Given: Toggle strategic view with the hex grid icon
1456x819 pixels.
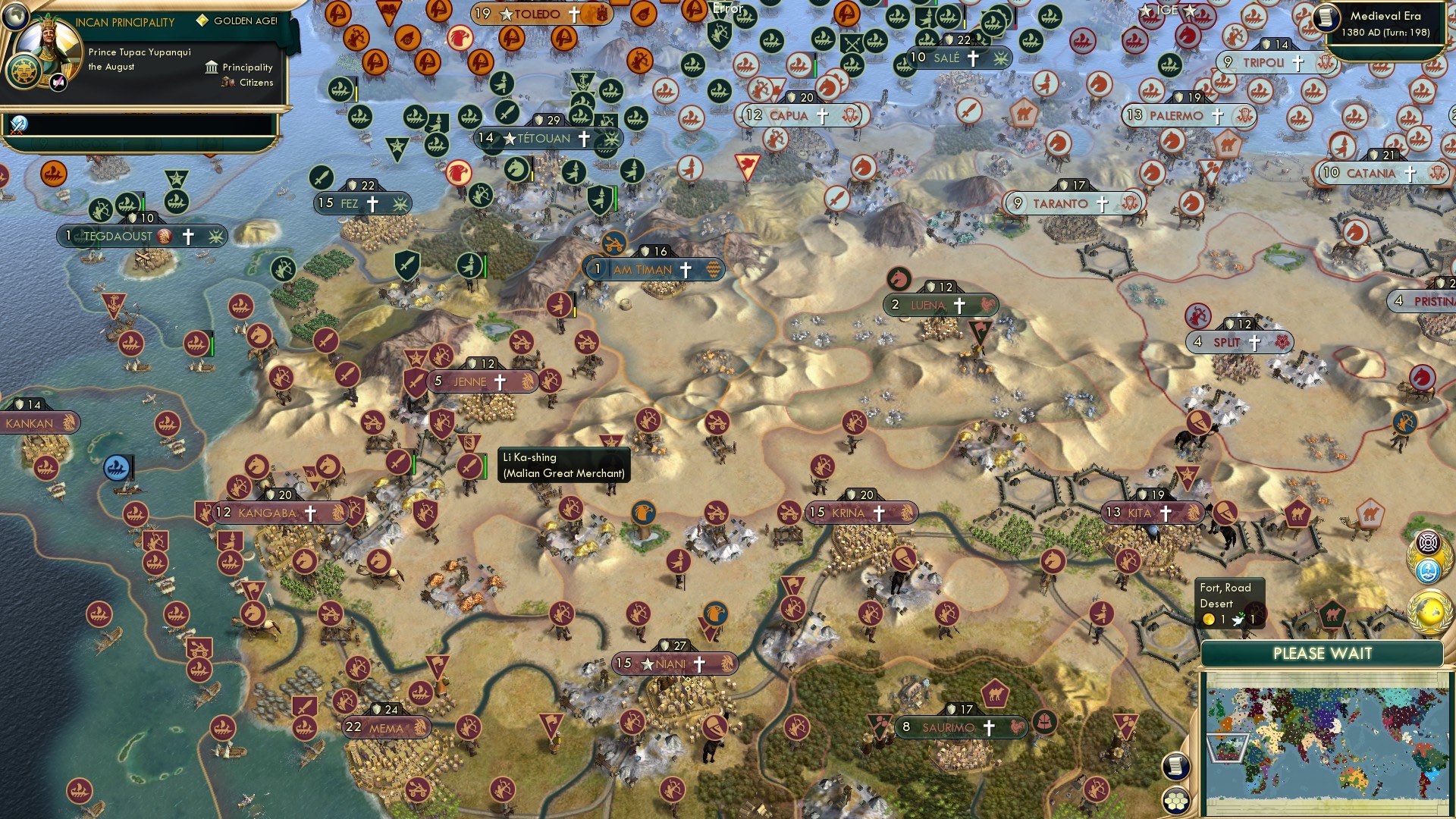Looking at the screenshot, I should [1175, 799].
